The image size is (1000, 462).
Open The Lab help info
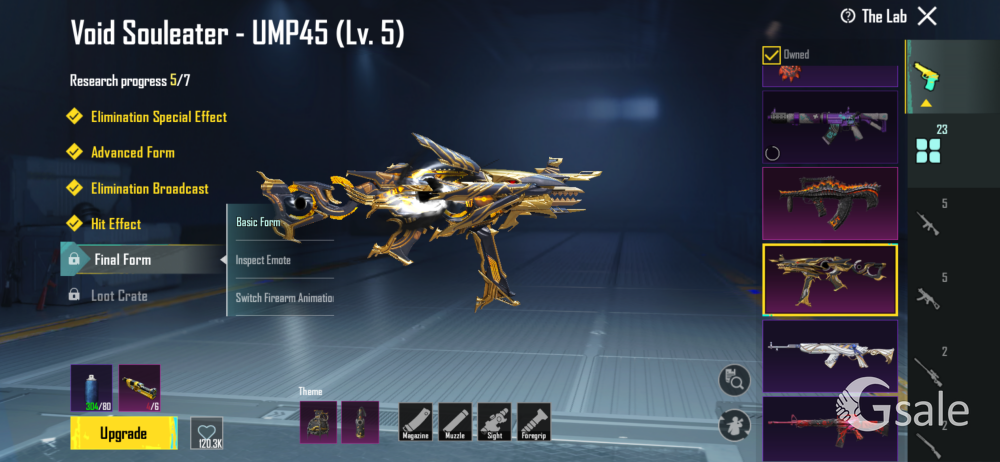pos(849,16)
